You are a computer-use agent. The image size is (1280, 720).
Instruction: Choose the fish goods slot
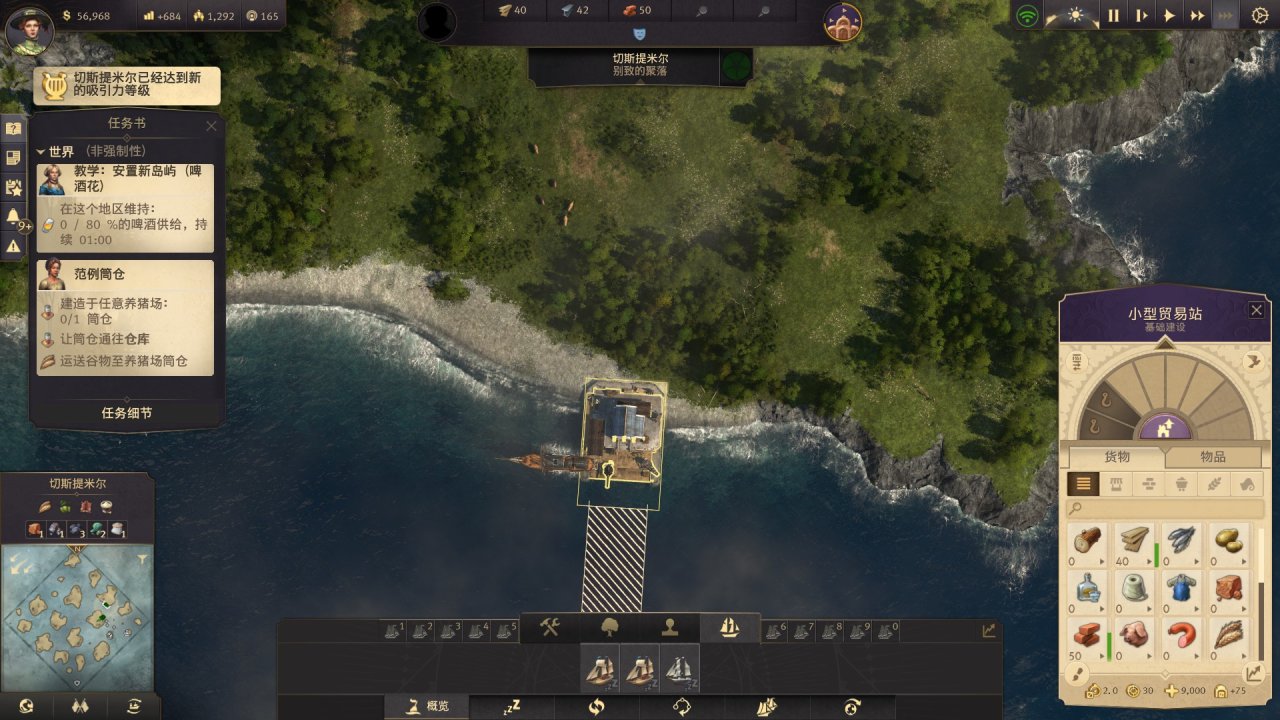1181,541
